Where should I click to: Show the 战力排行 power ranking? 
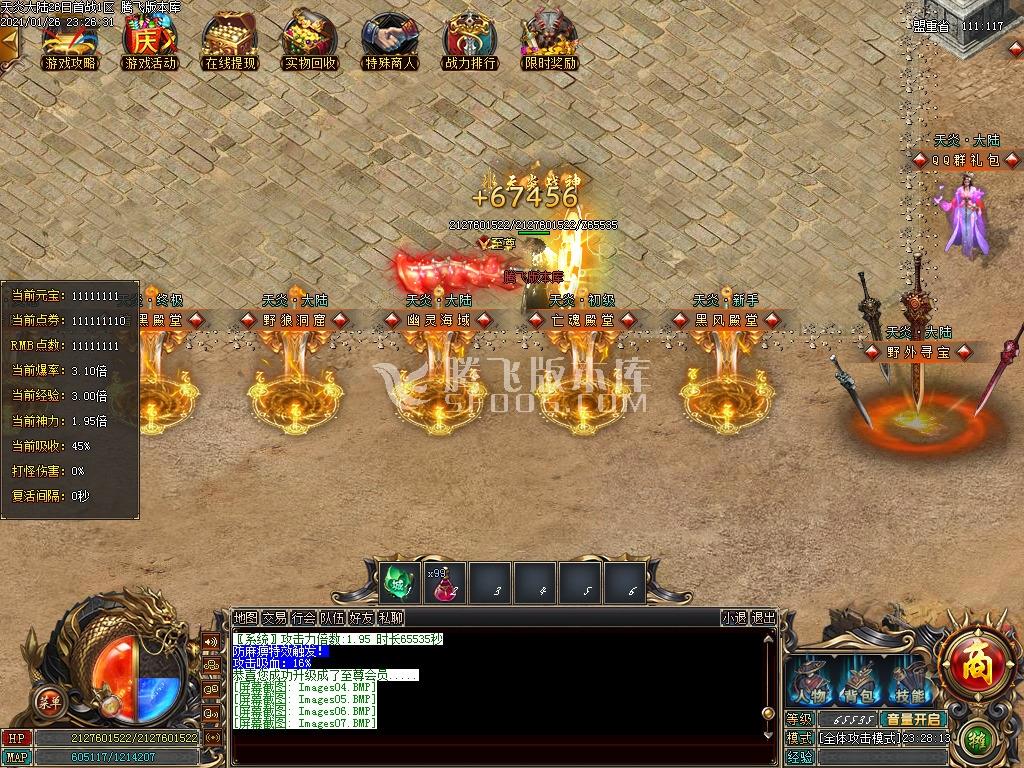coord(470,42)
